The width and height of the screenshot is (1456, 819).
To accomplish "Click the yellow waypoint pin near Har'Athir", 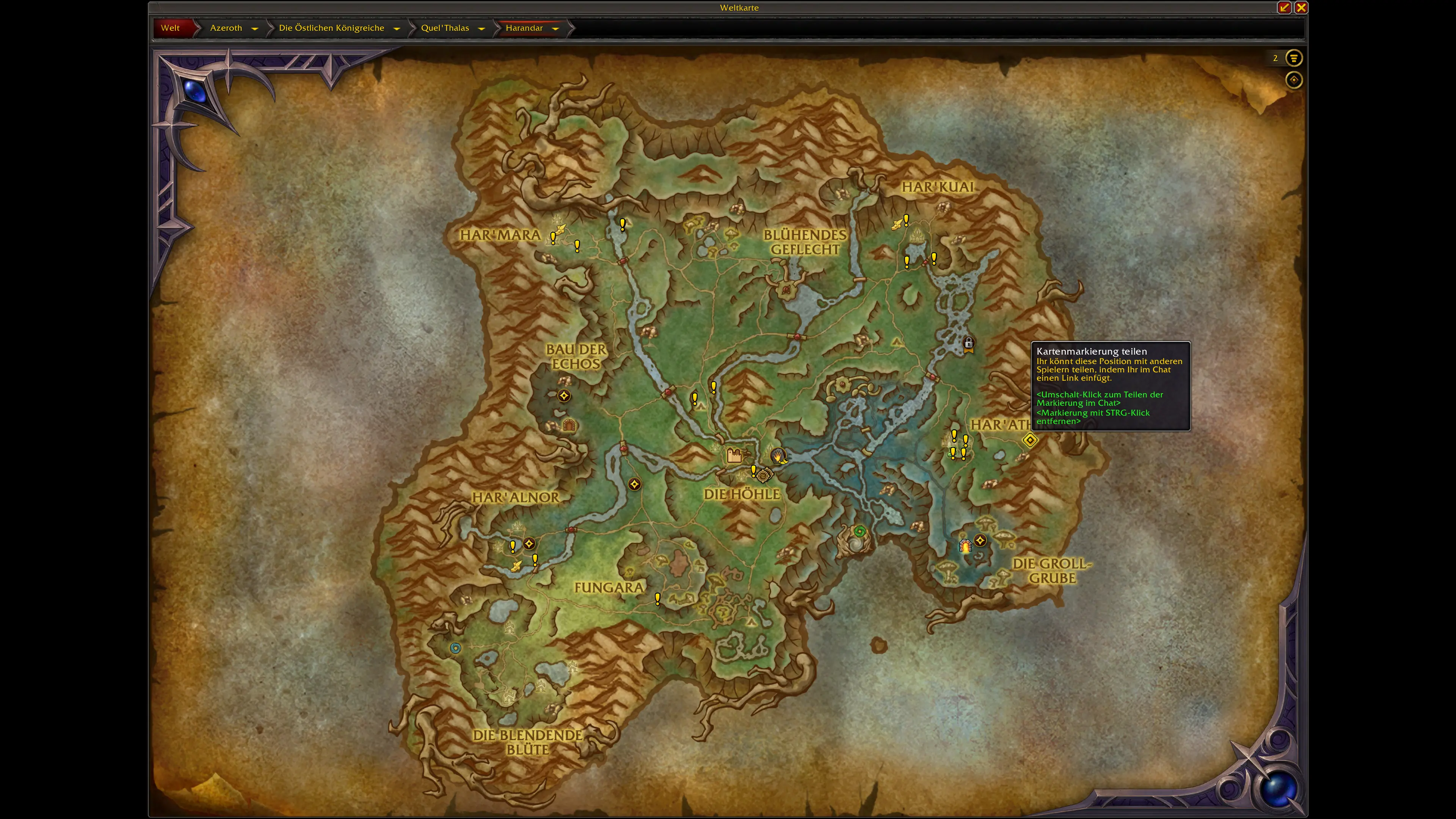I will click(x=1030, y=440).
